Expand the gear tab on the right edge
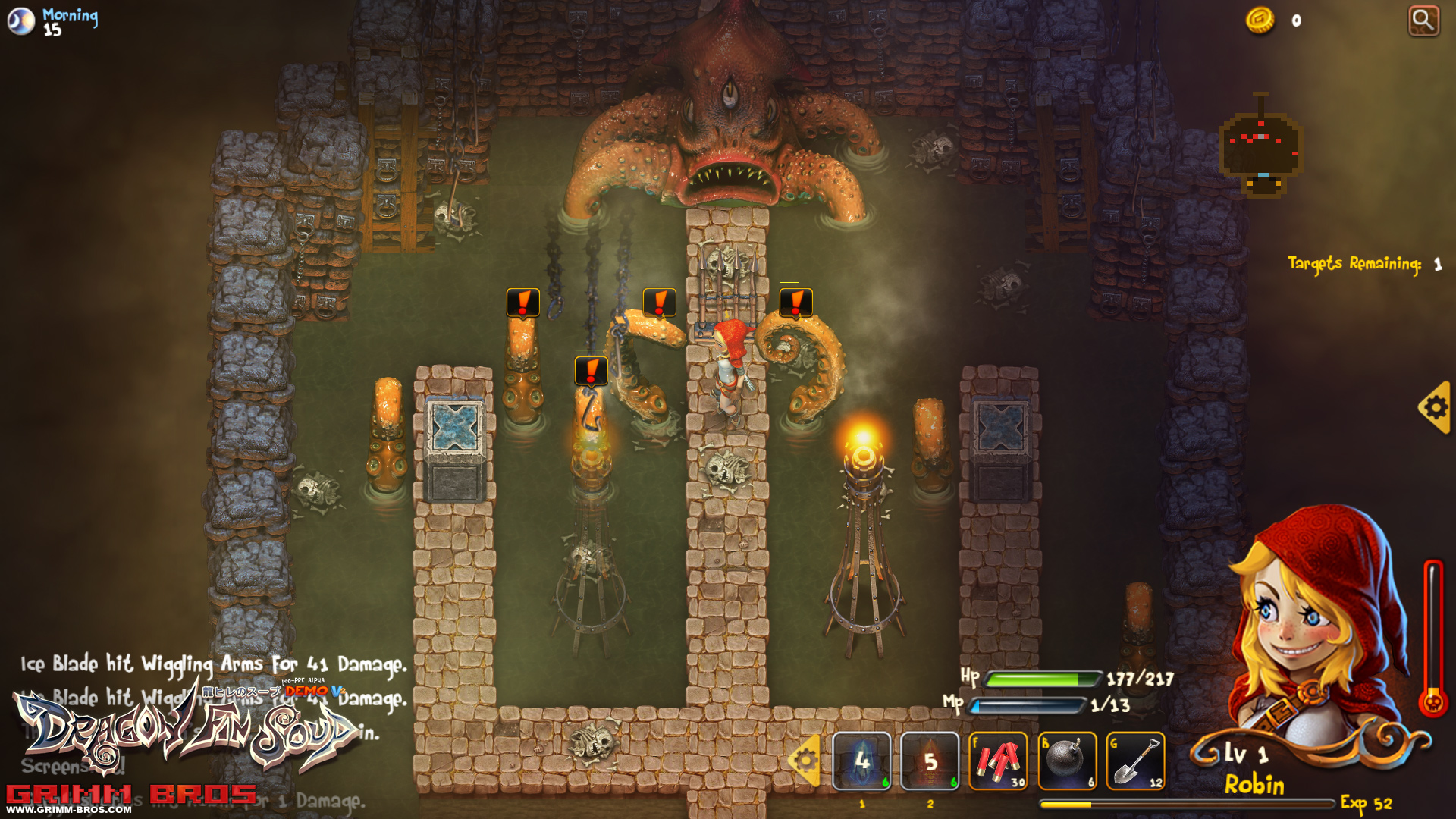This screenshot has height=819, width=1456. point(1435,408)
